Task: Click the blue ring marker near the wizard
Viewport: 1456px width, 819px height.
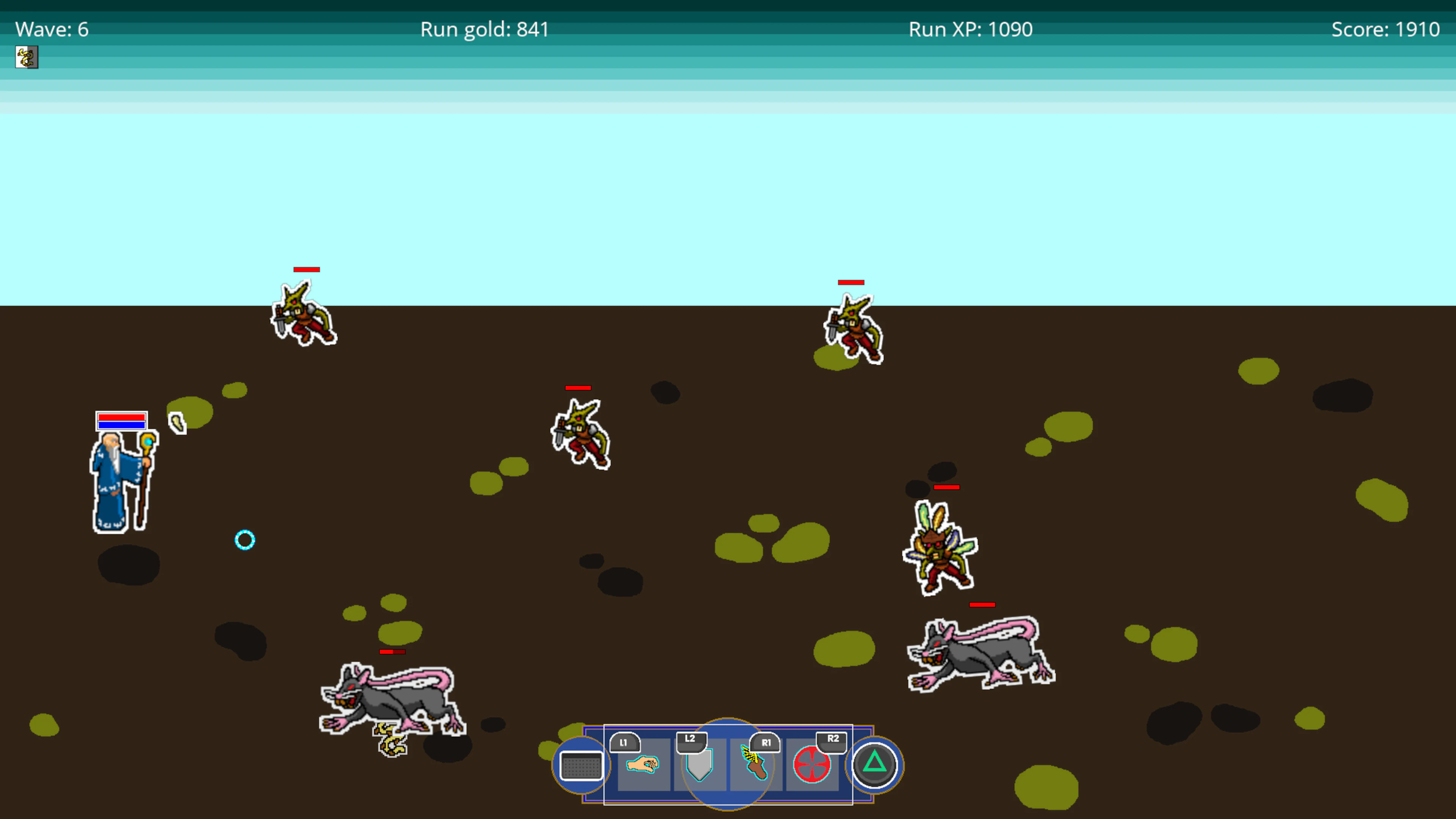Action: (245, 540)
